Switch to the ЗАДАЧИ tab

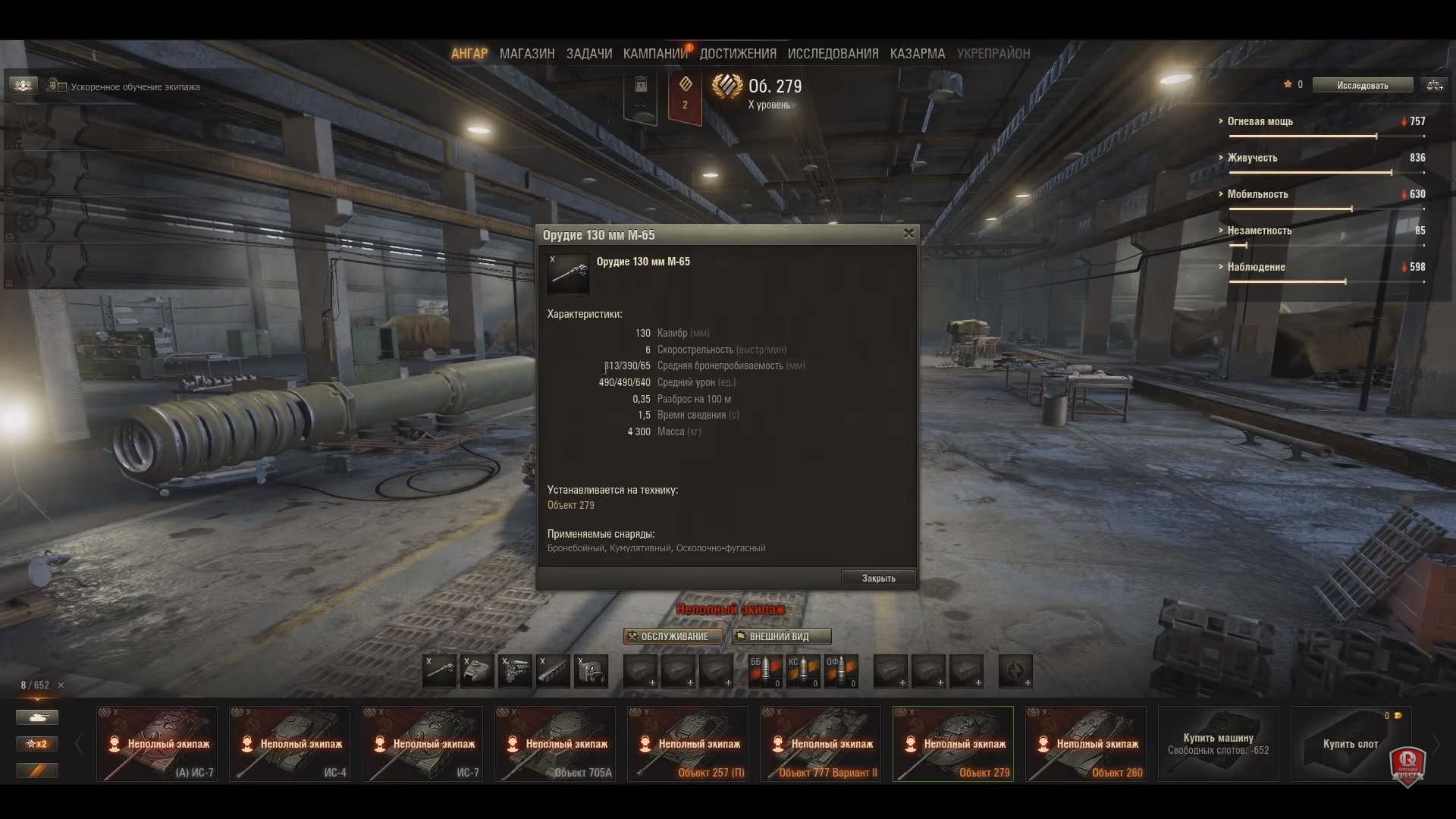coord(589,54)
